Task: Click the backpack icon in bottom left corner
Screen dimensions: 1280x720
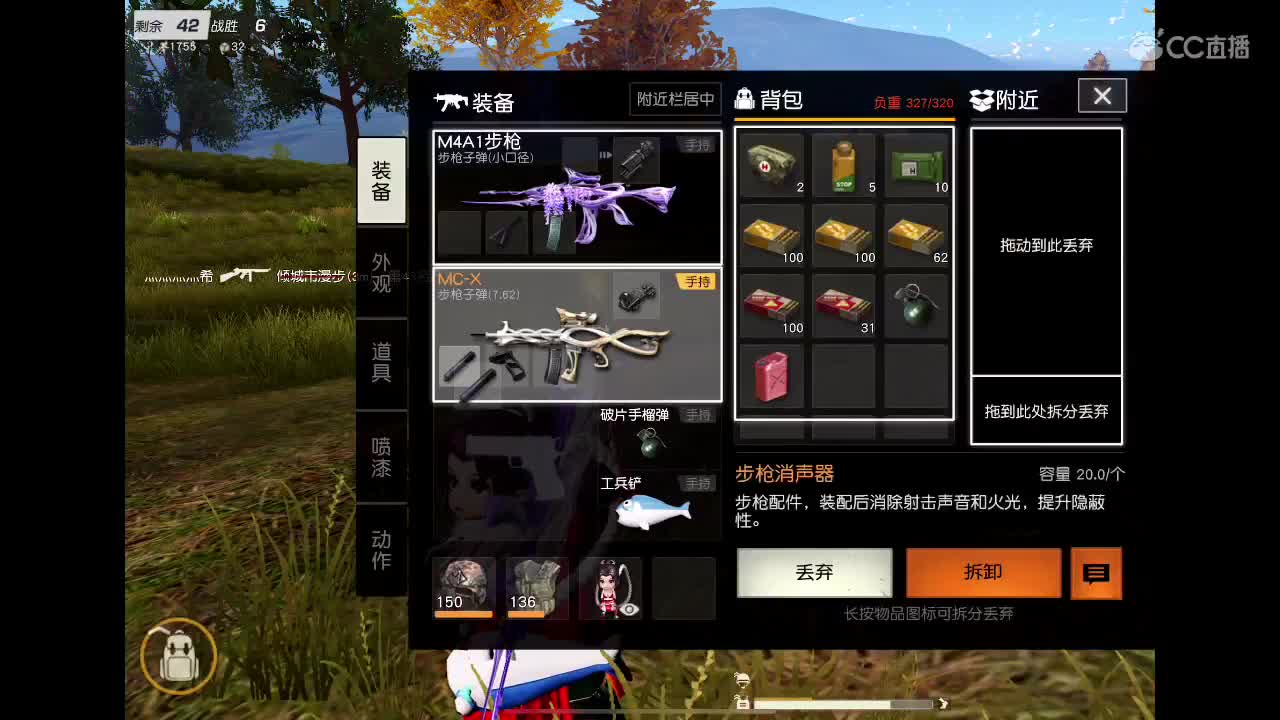Action: (x=177, y=657)
